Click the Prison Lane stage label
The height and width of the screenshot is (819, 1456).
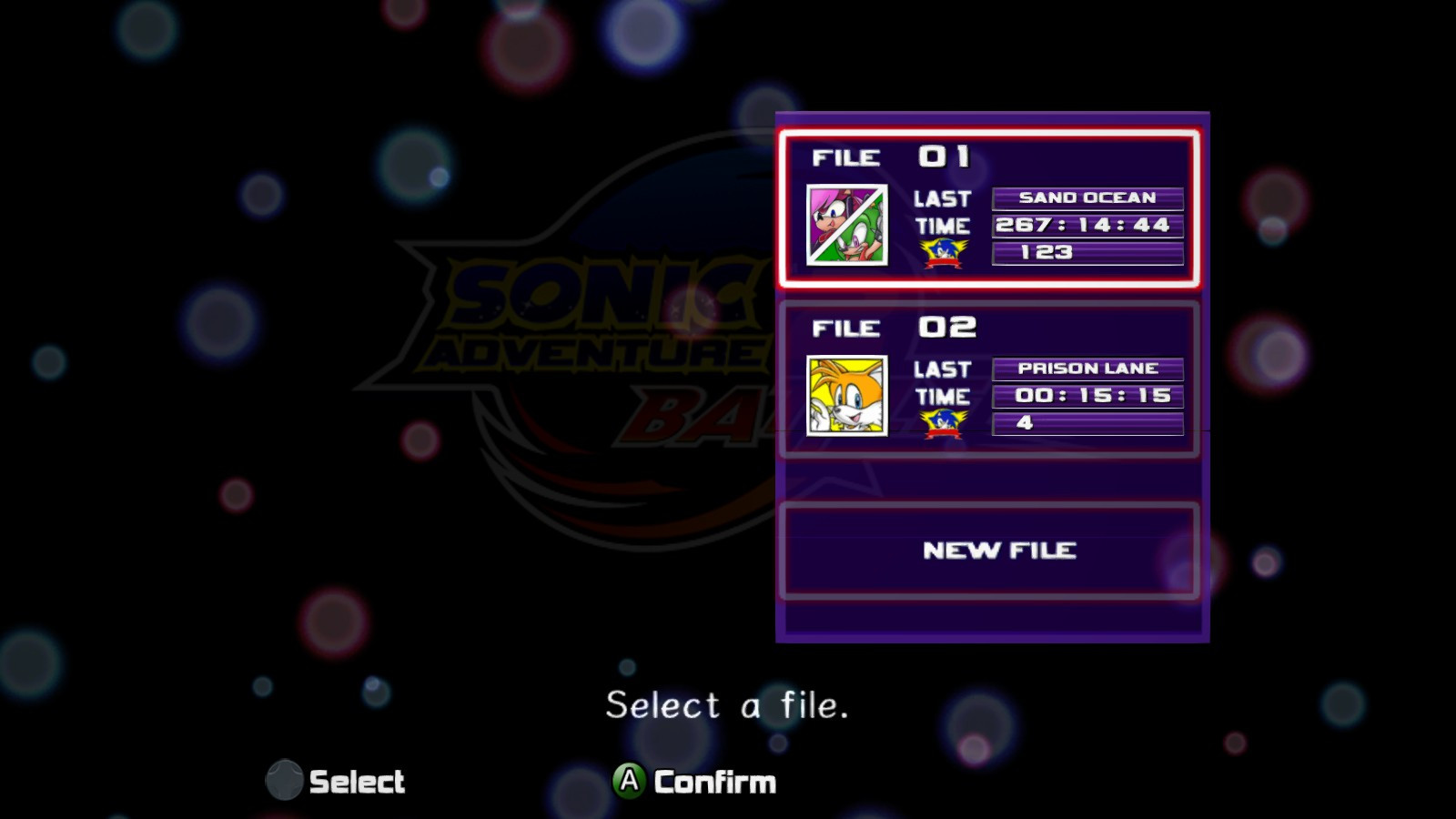coord(1088,368)
